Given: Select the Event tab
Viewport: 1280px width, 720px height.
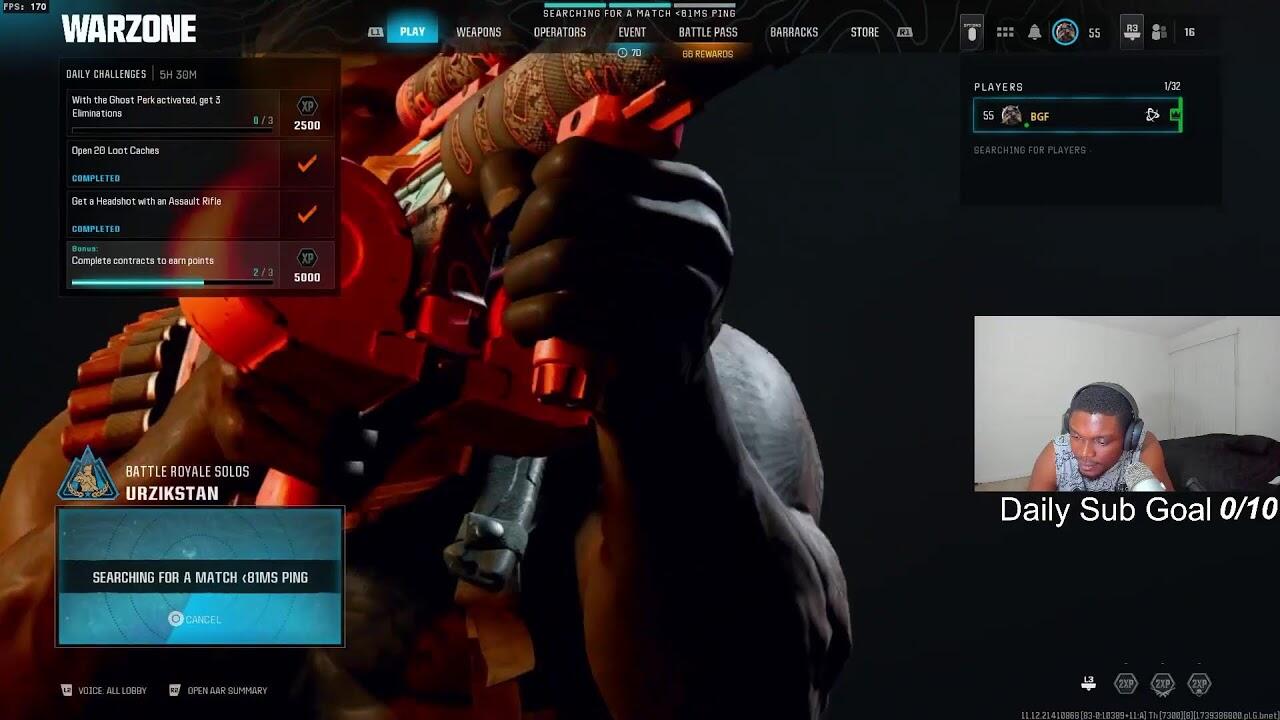Looking at the screenshot, I should (x=631, y=32).
